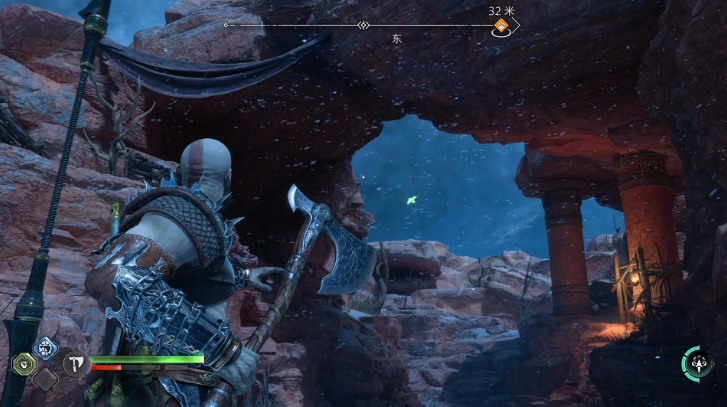Click the orange quest marker on the compass

coord(500,29)
